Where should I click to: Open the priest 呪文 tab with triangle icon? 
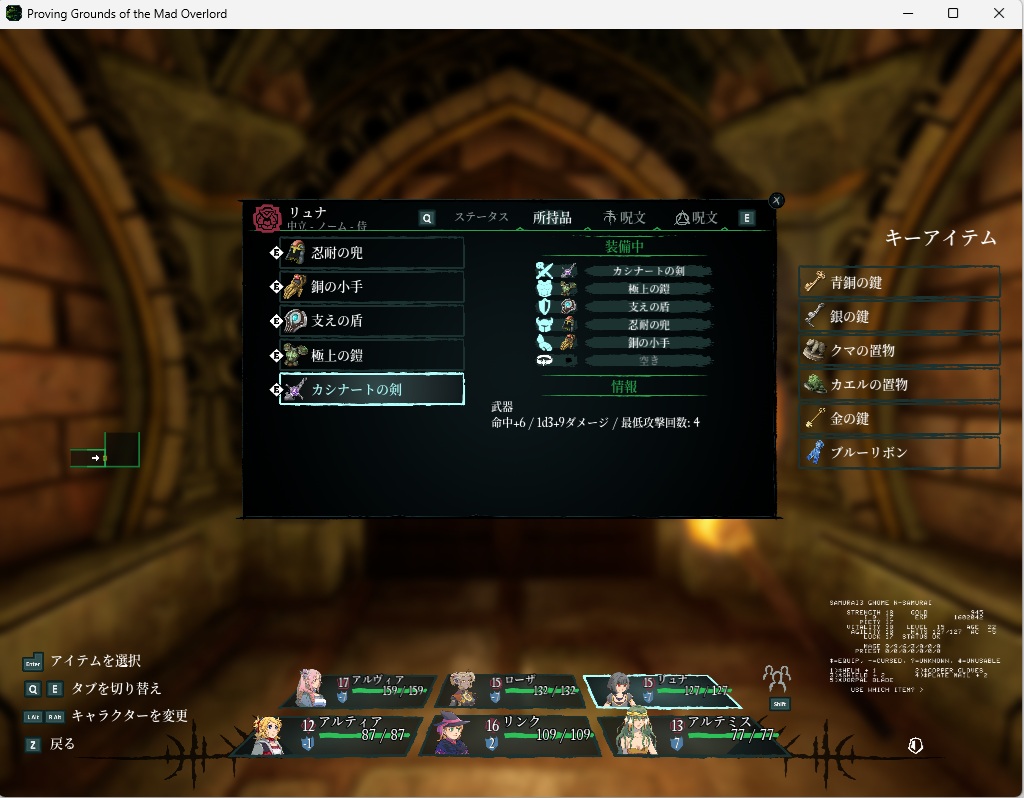(697, 217)
